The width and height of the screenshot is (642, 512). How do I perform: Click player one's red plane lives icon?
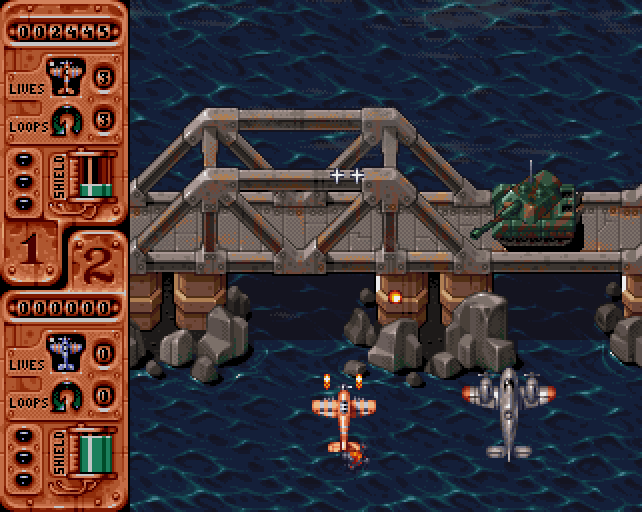(66, 76)
